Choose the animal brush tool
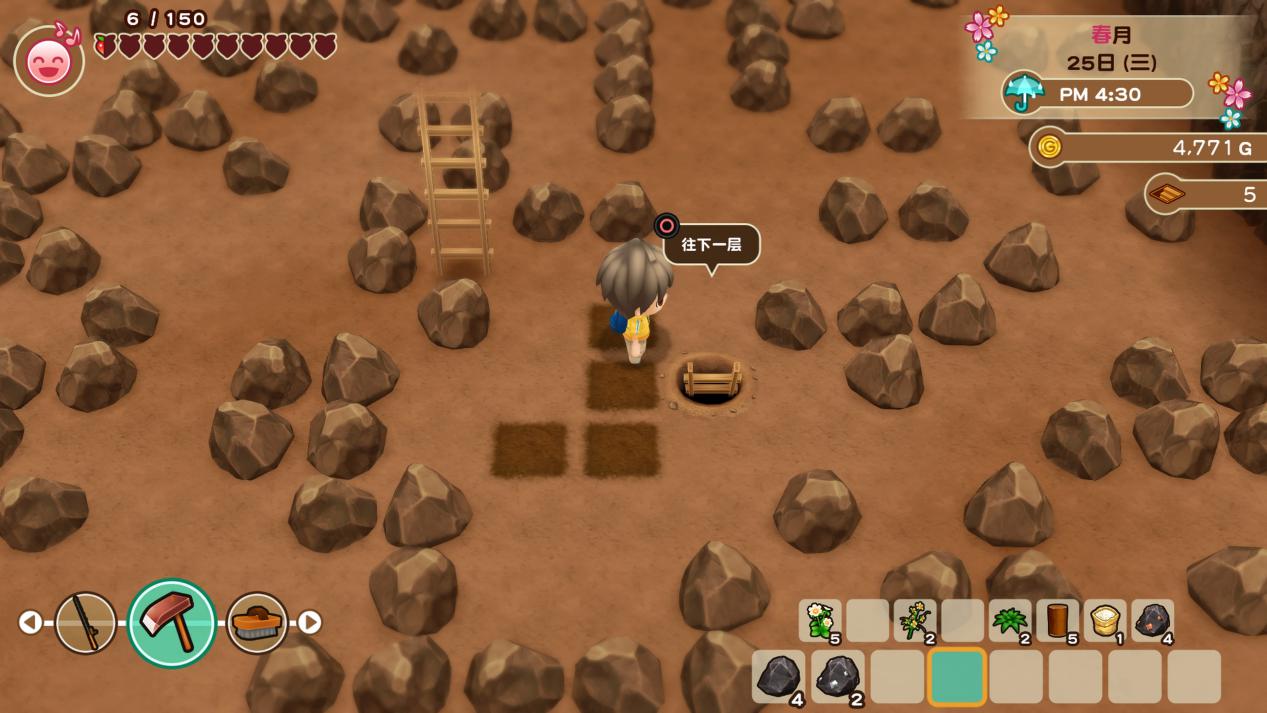 pyautogui.click(x=257, y=622)
